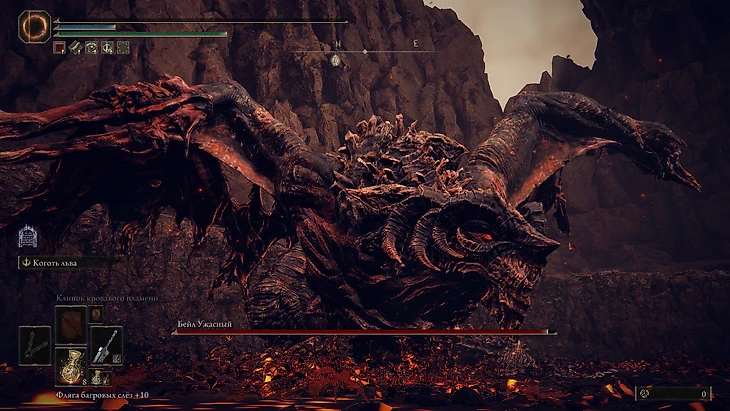Click the Great Rune circle emblem
Viewport: 730px width, 411px height.
pos(34,26)
